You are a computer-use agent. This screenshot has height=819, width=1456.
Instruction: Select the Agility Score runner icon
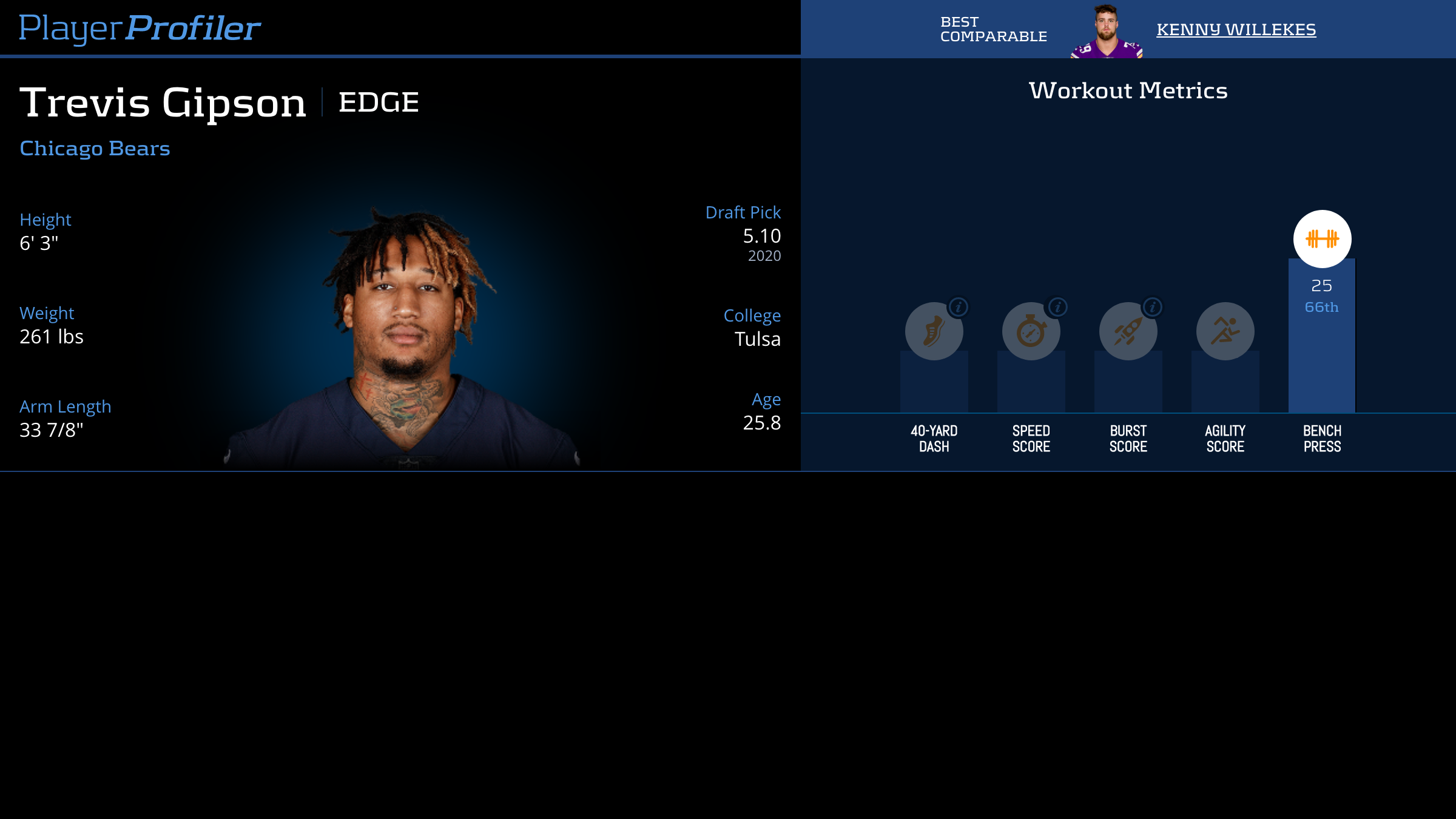coord(1225,331)
